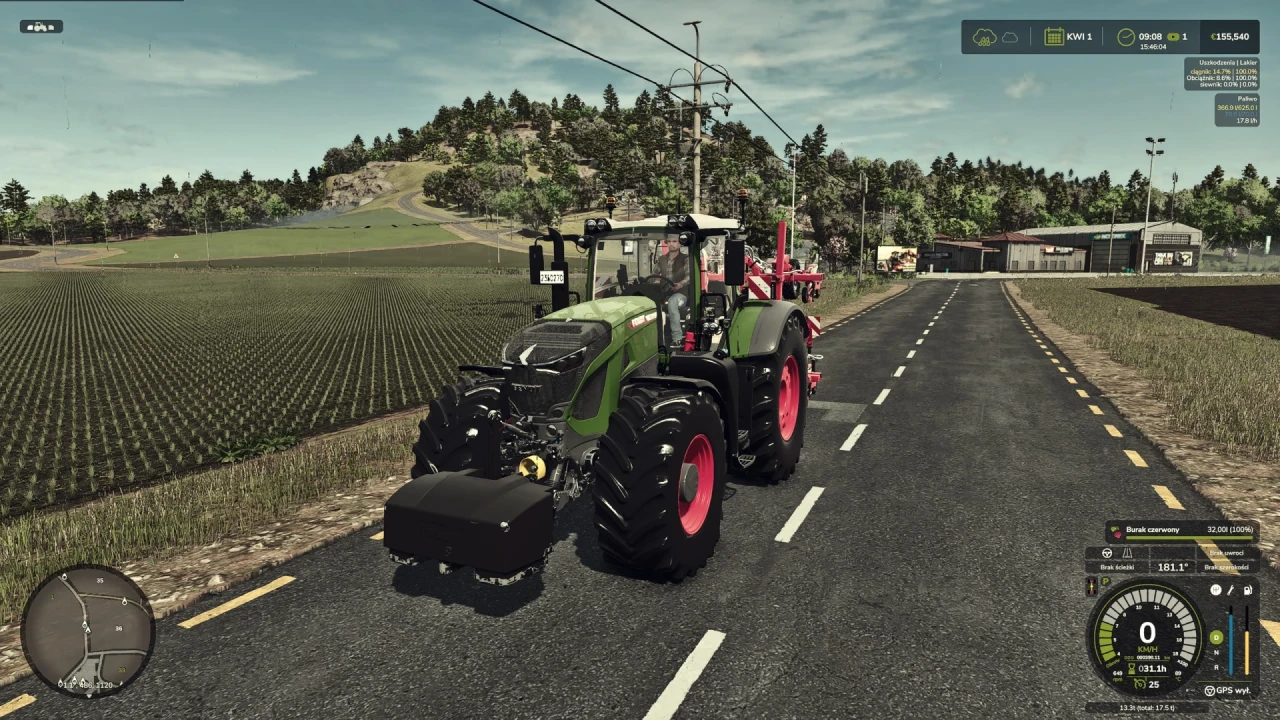The image size is (1280, 720).
Task: Select the calendar icon beside KWI 1
Action: (x=1054, y=36)
